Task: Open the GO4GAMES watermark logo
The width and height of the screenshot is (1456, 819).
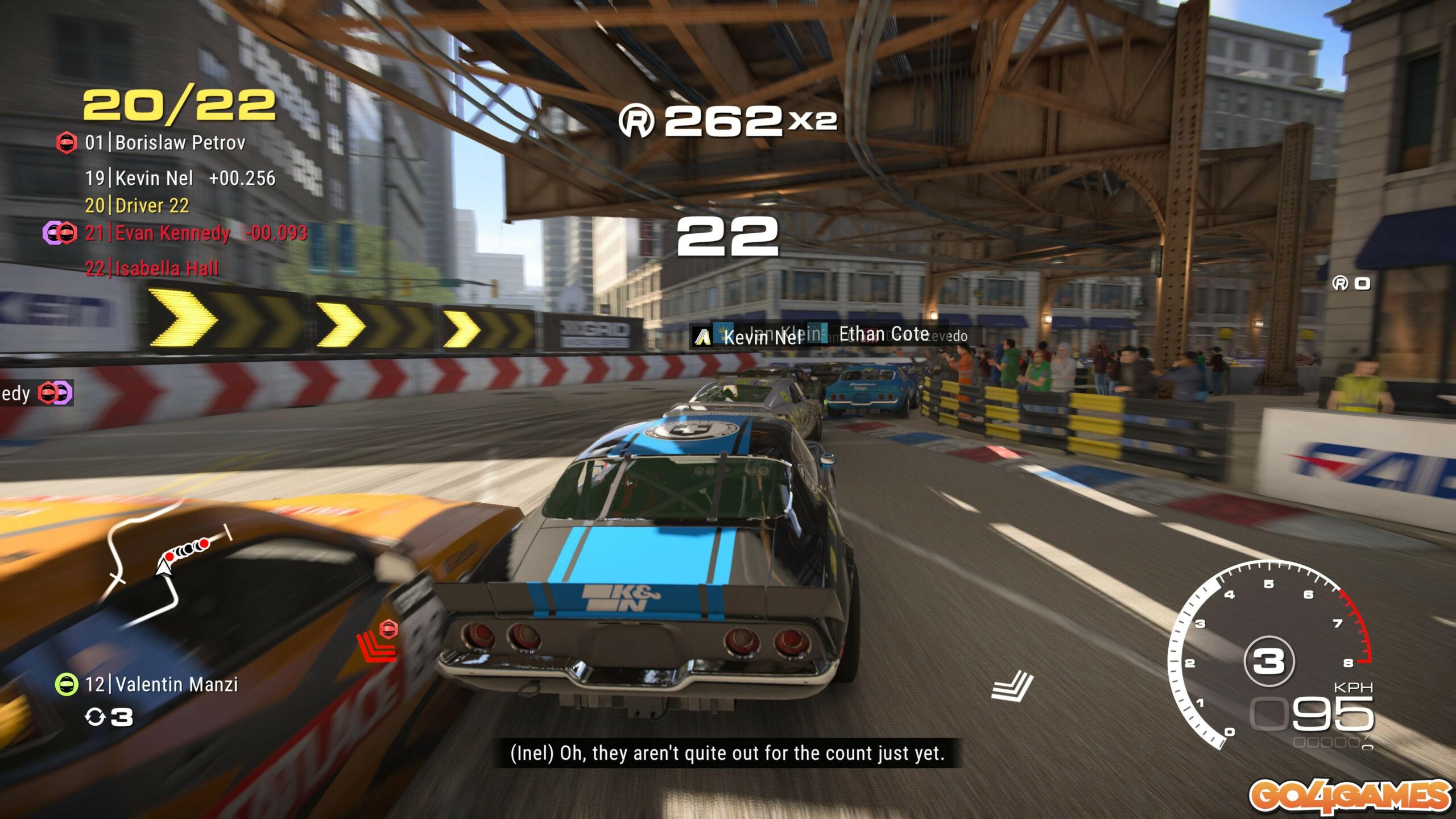Action: (x=1349, y=795)
